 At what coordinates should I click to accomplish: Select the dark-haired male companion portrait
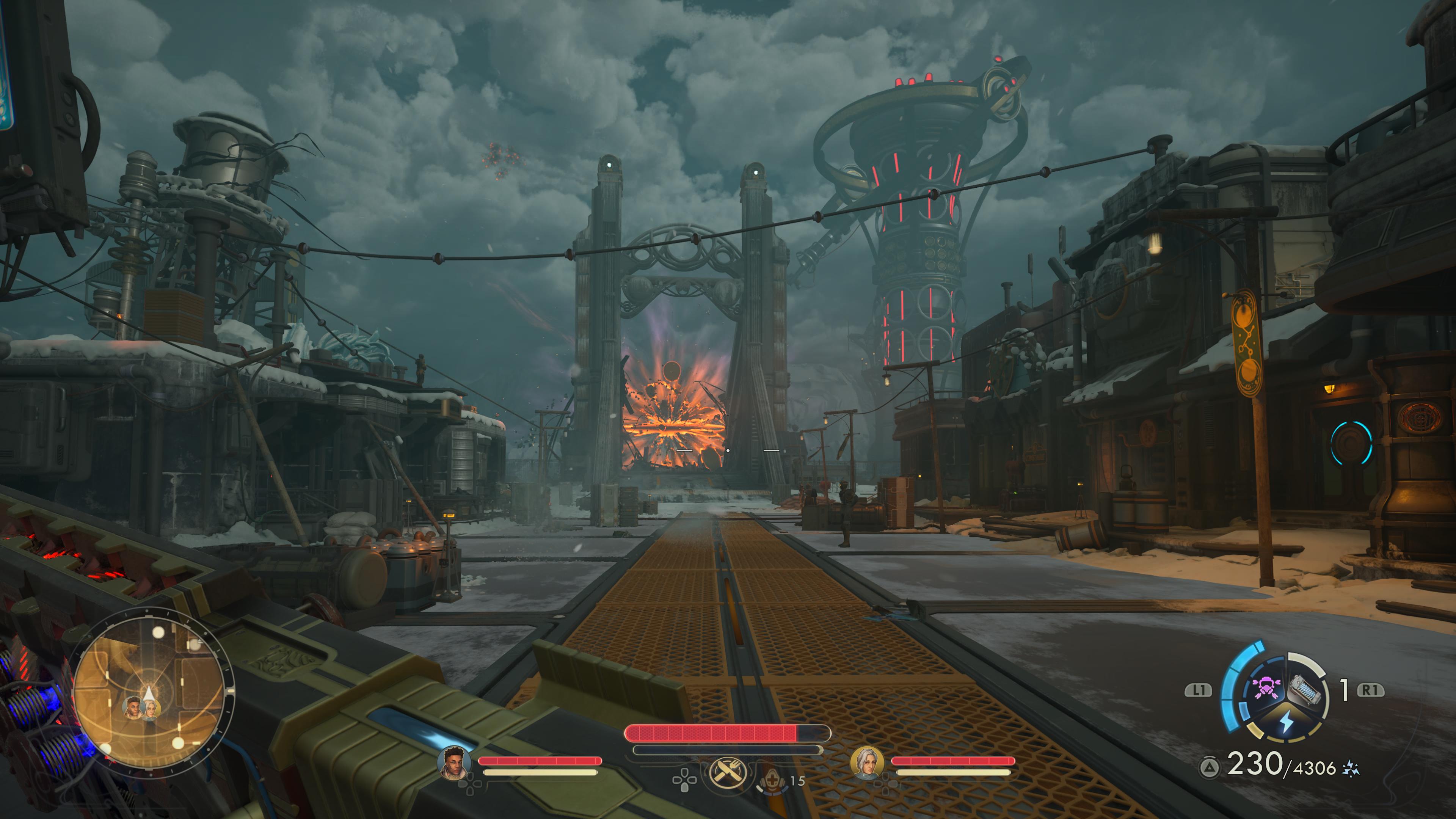point(454,763)
